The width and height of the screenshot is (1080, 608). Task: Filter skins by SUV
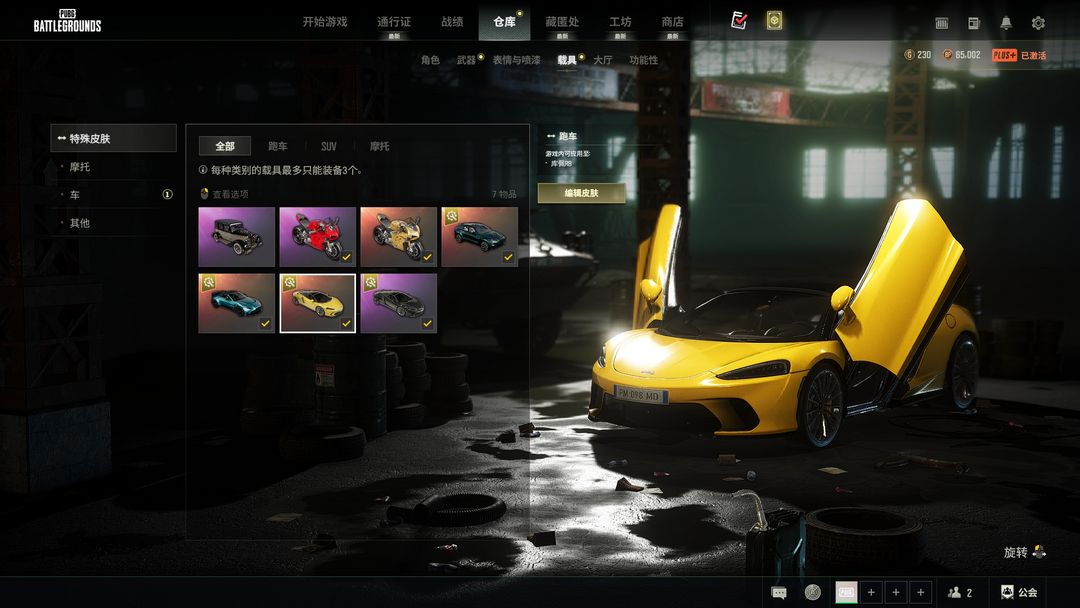point(328,146)
